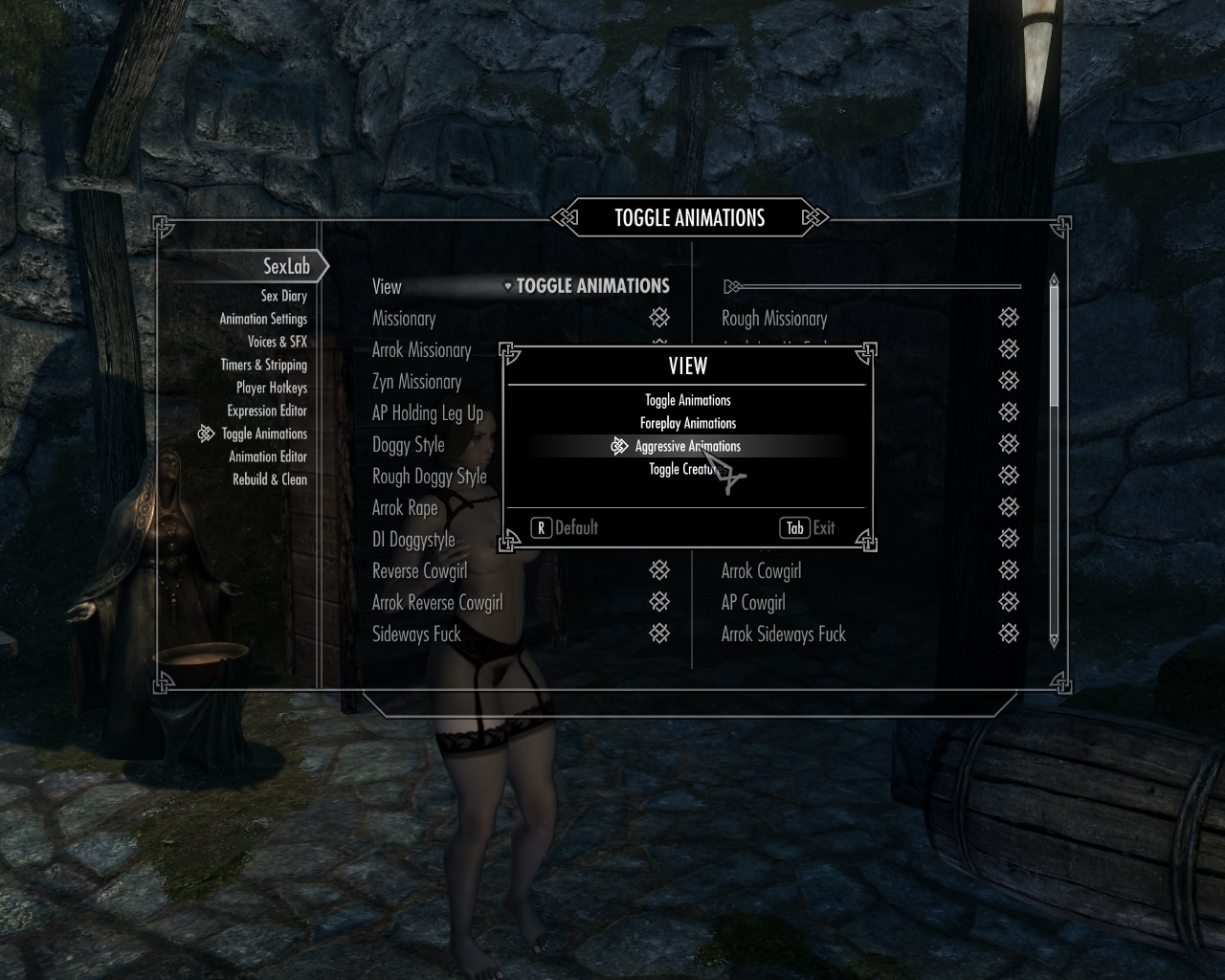Toggle the Arrok Rape animation icon

click(x=658, y=507)
